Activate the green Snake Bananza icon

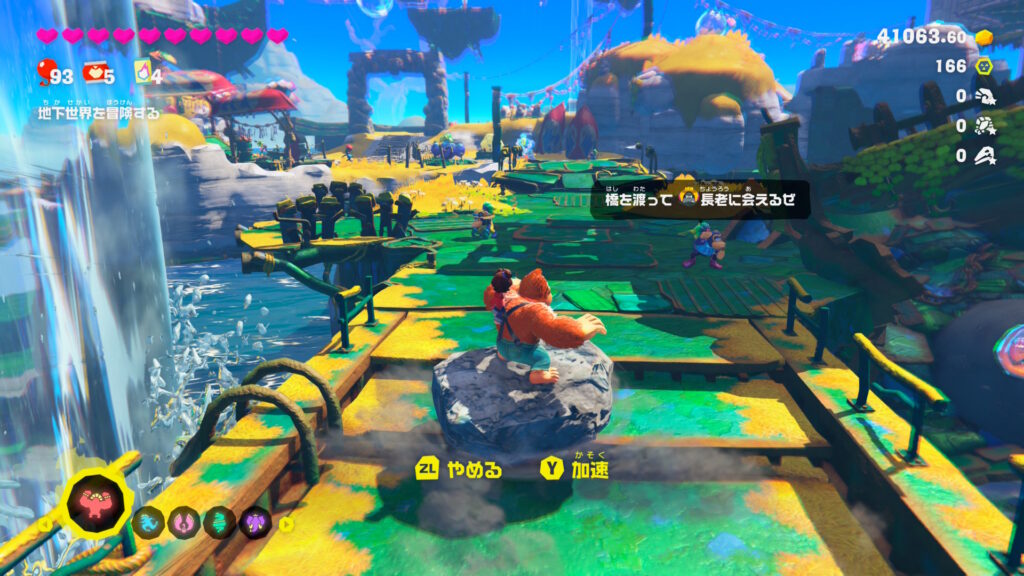[219, 521]
